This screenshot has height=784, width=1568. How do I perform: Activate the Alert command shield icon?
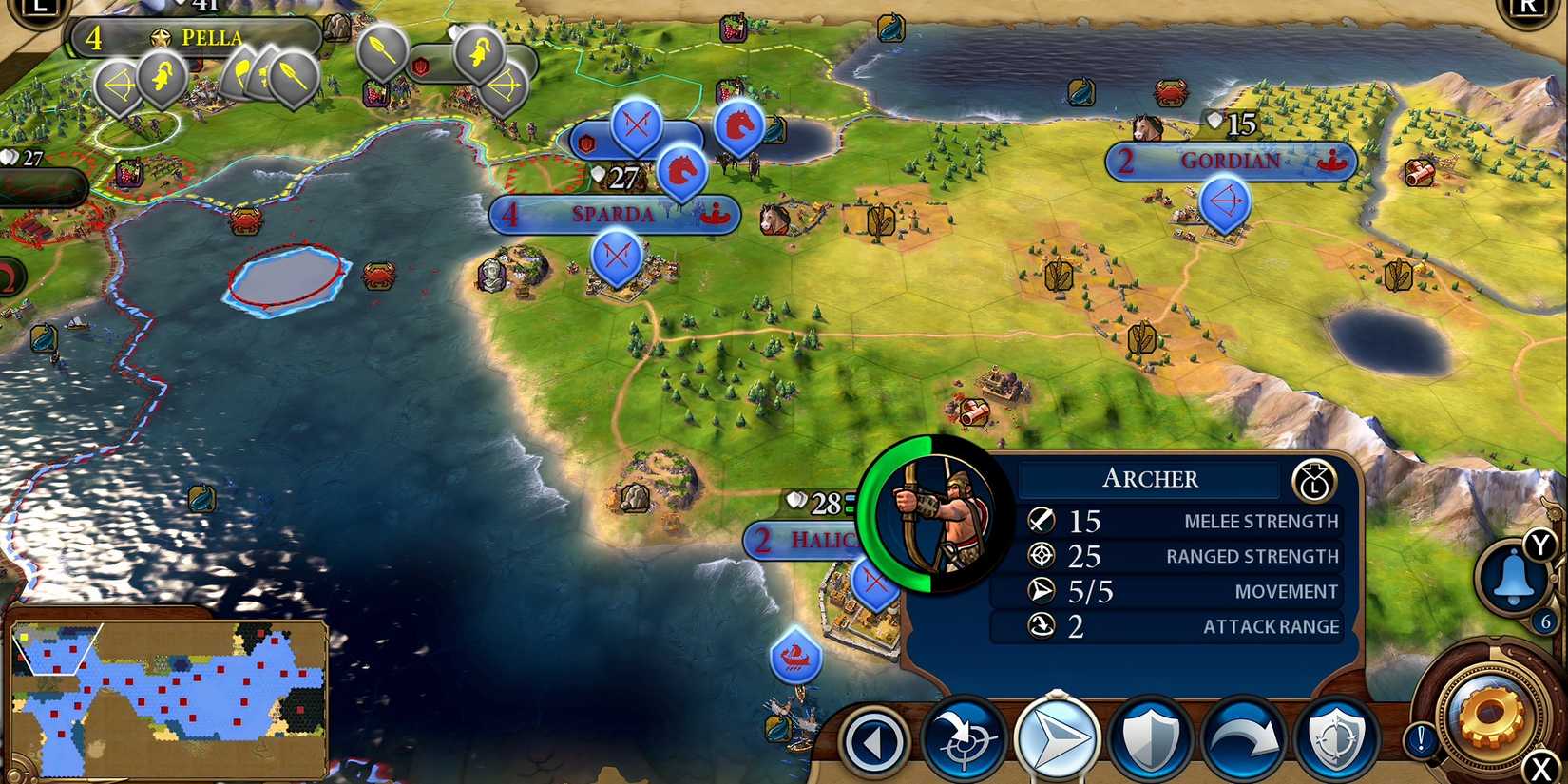[x=1338, y=736]
